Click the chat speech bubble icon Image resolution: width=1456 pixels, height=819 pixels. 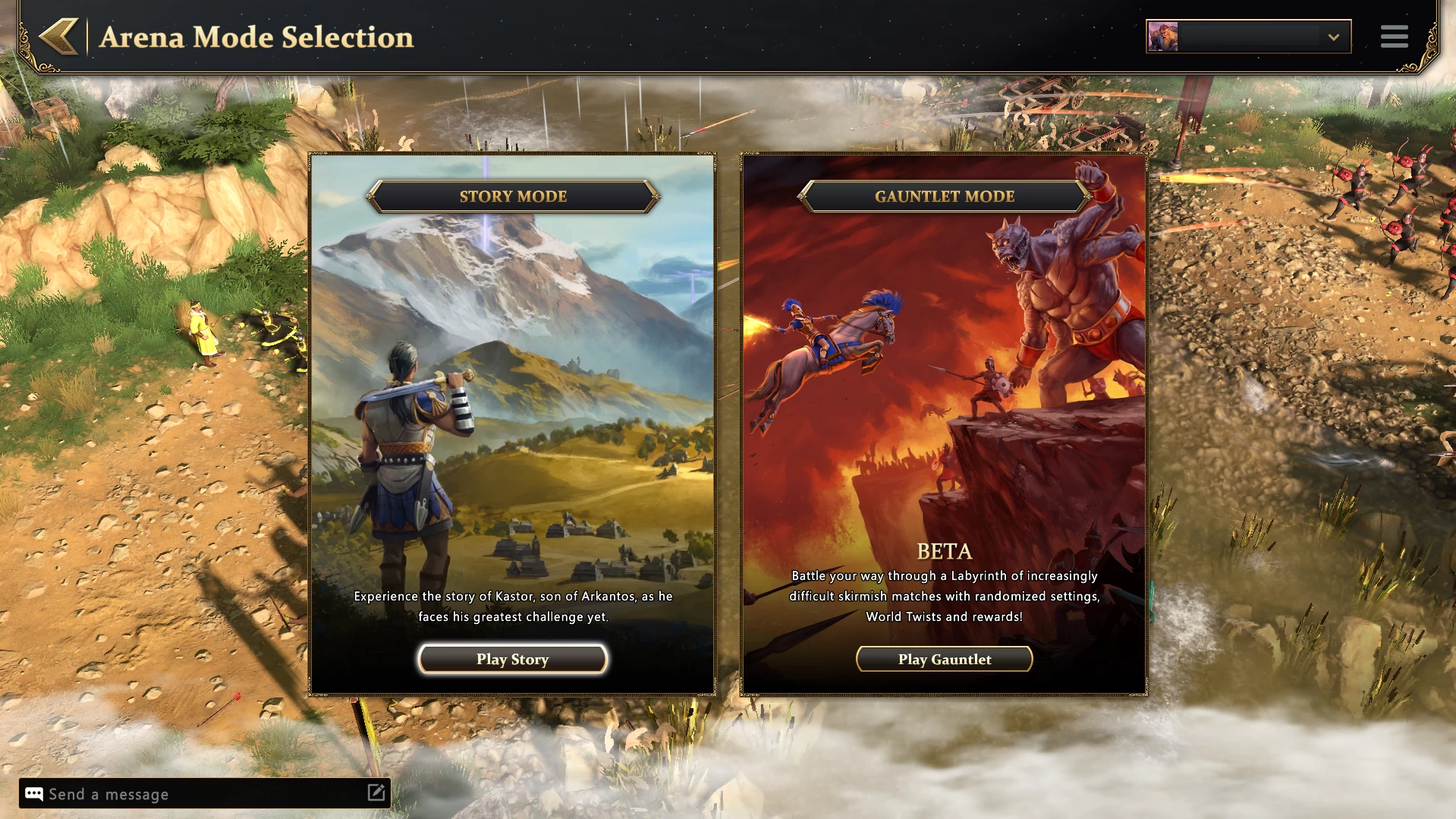point(32,794)
